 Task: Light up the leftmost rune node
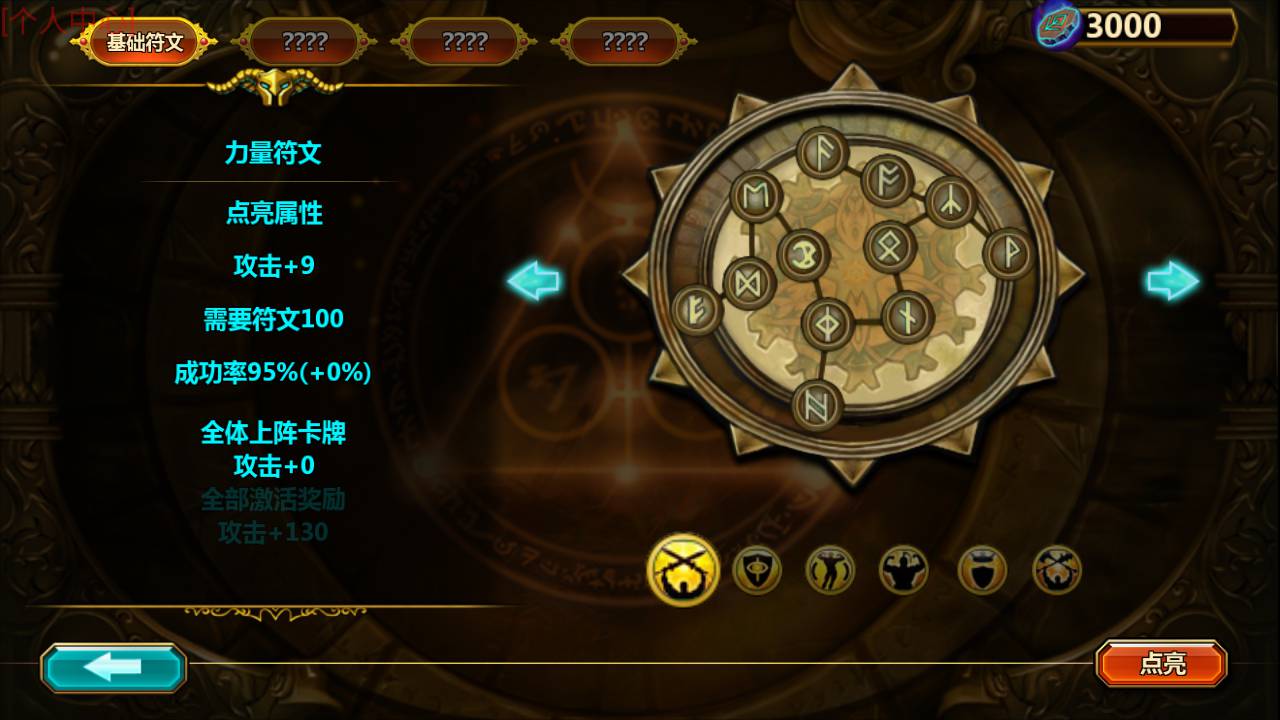click(x=694, y=305)
